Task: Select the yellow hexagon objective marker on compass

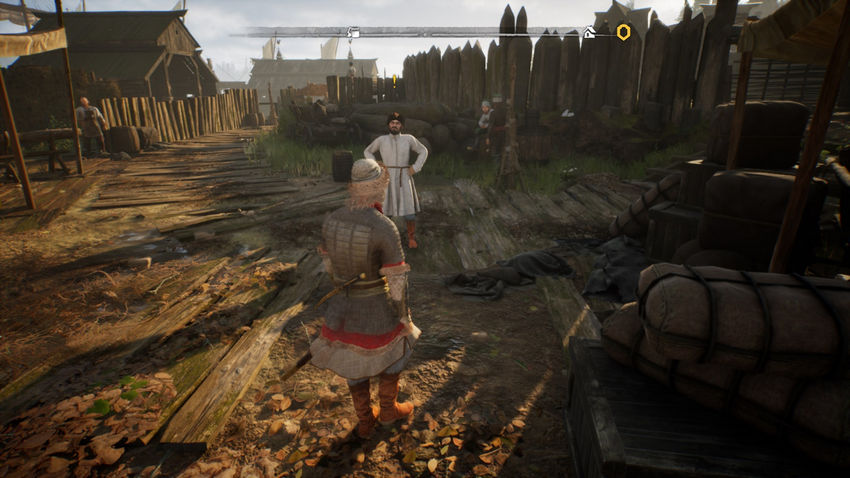Action: click(x=623, y=32)
